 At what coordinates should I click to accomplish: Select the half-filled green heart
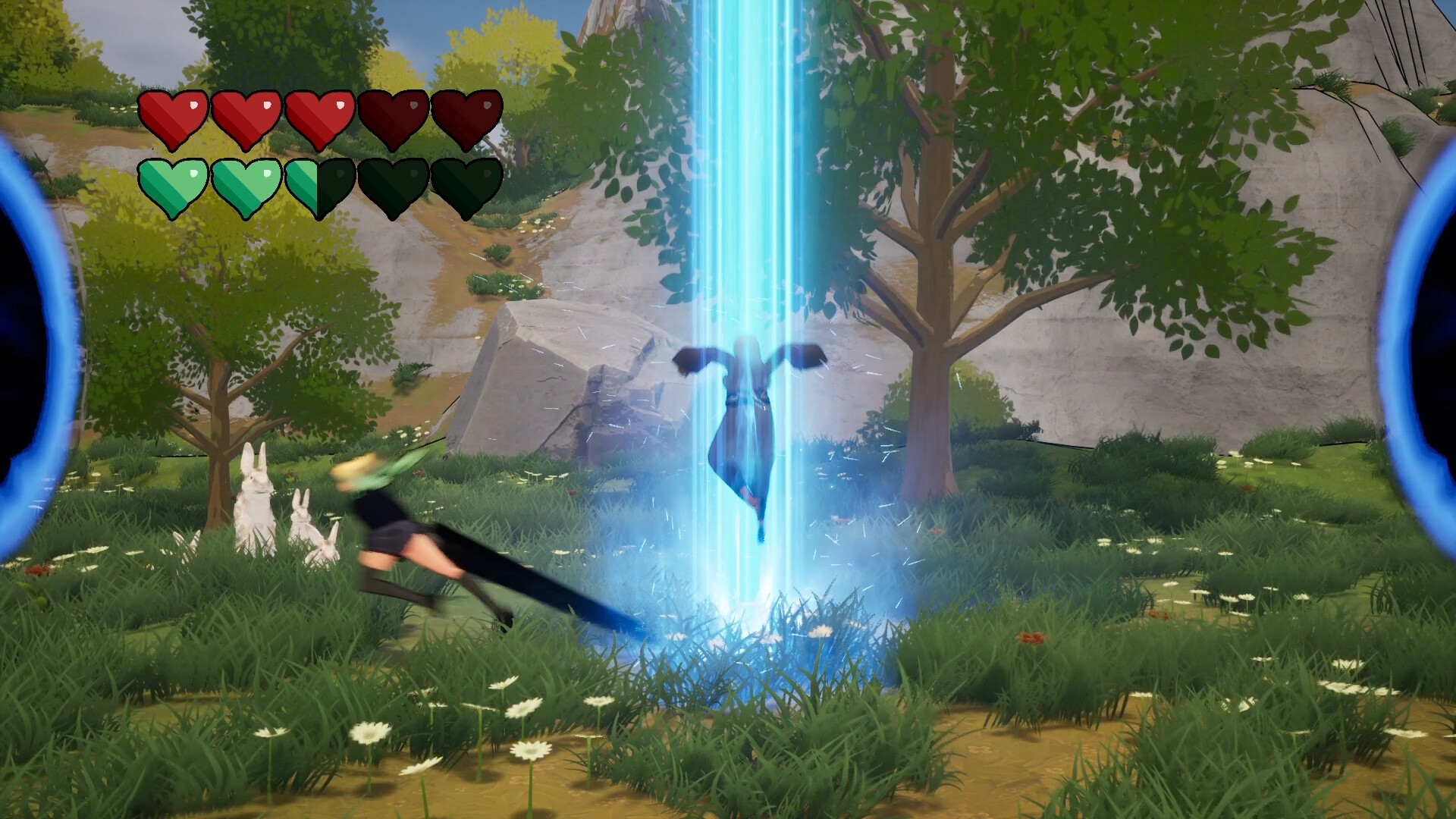322,186
